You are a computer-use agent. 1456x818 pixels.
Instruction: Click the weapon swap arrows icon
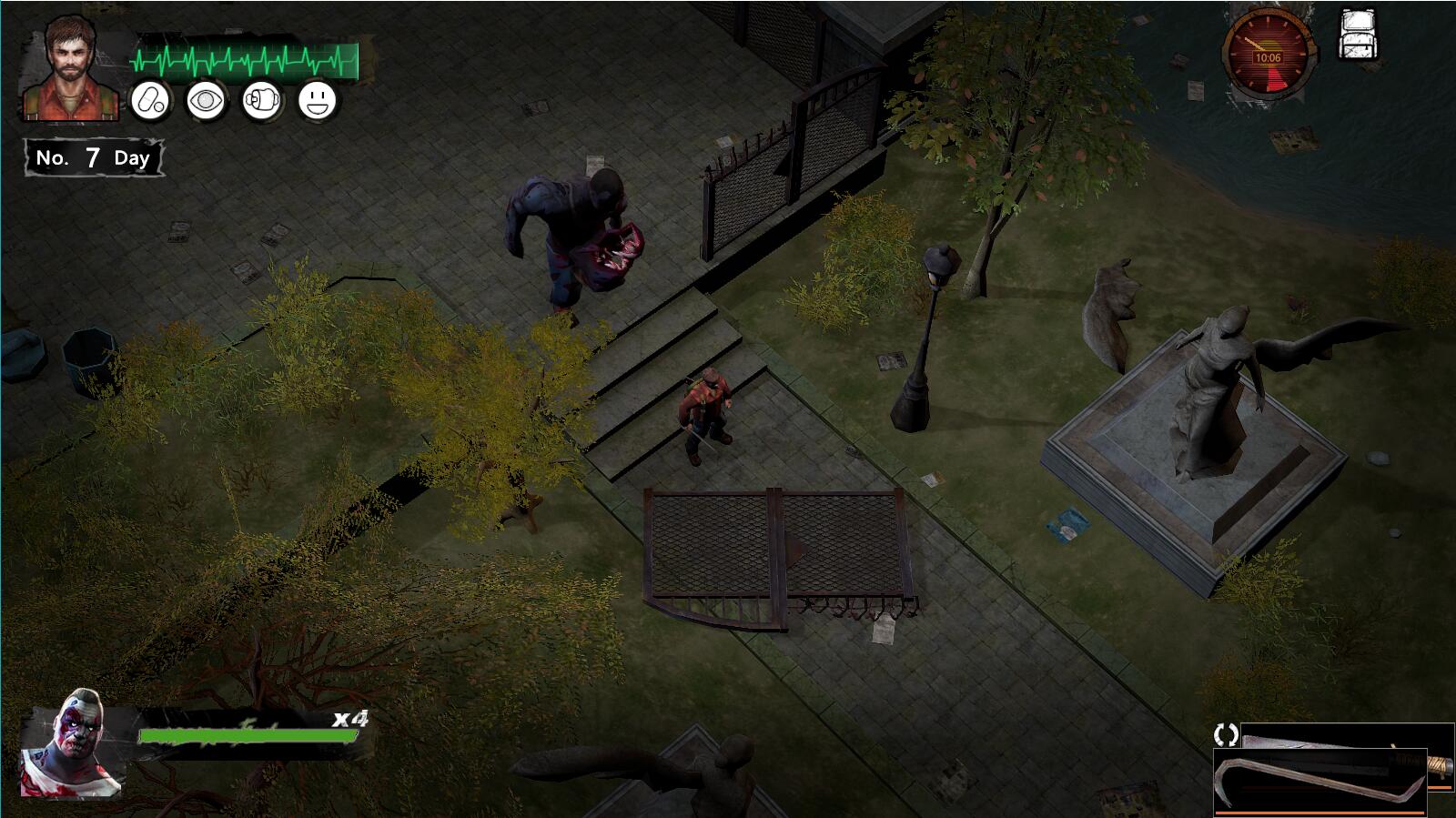1224,733
